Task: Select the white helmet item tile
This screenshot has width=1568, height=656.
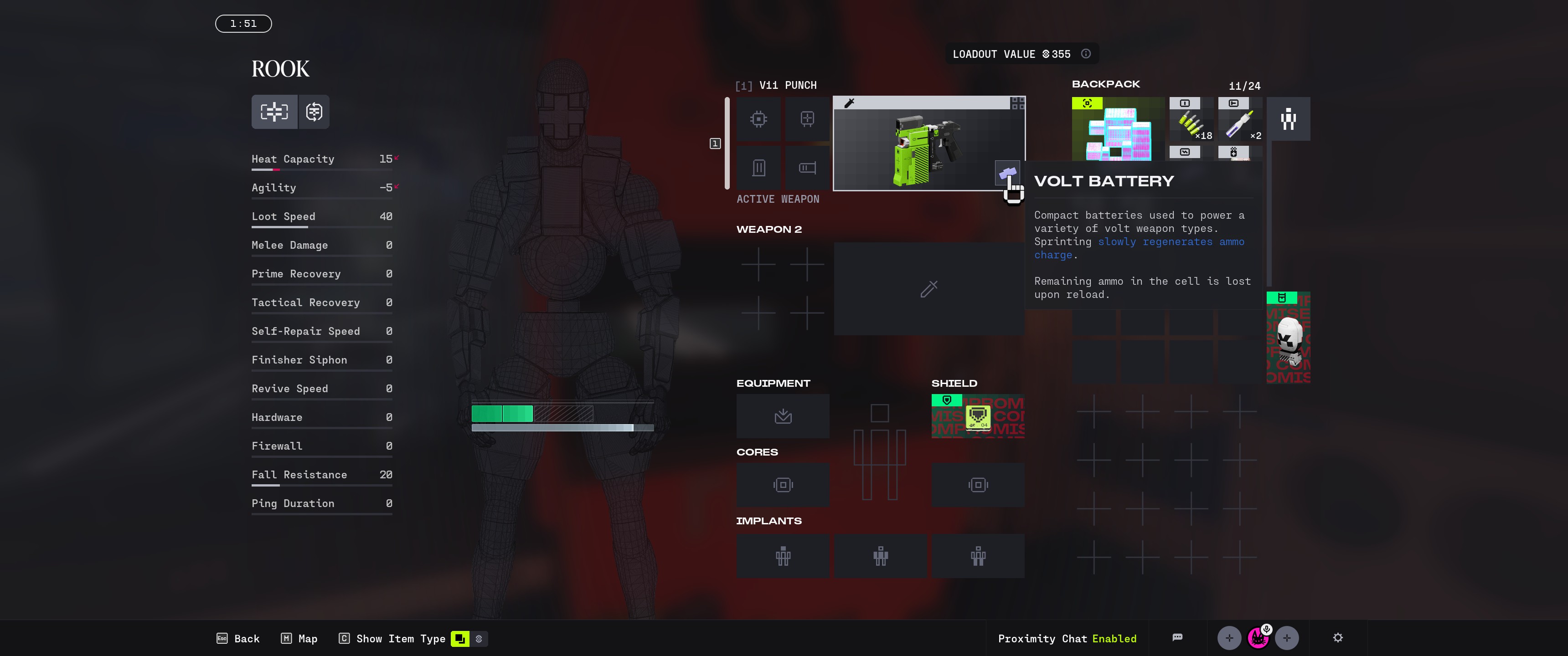Action: point(1288,338)
